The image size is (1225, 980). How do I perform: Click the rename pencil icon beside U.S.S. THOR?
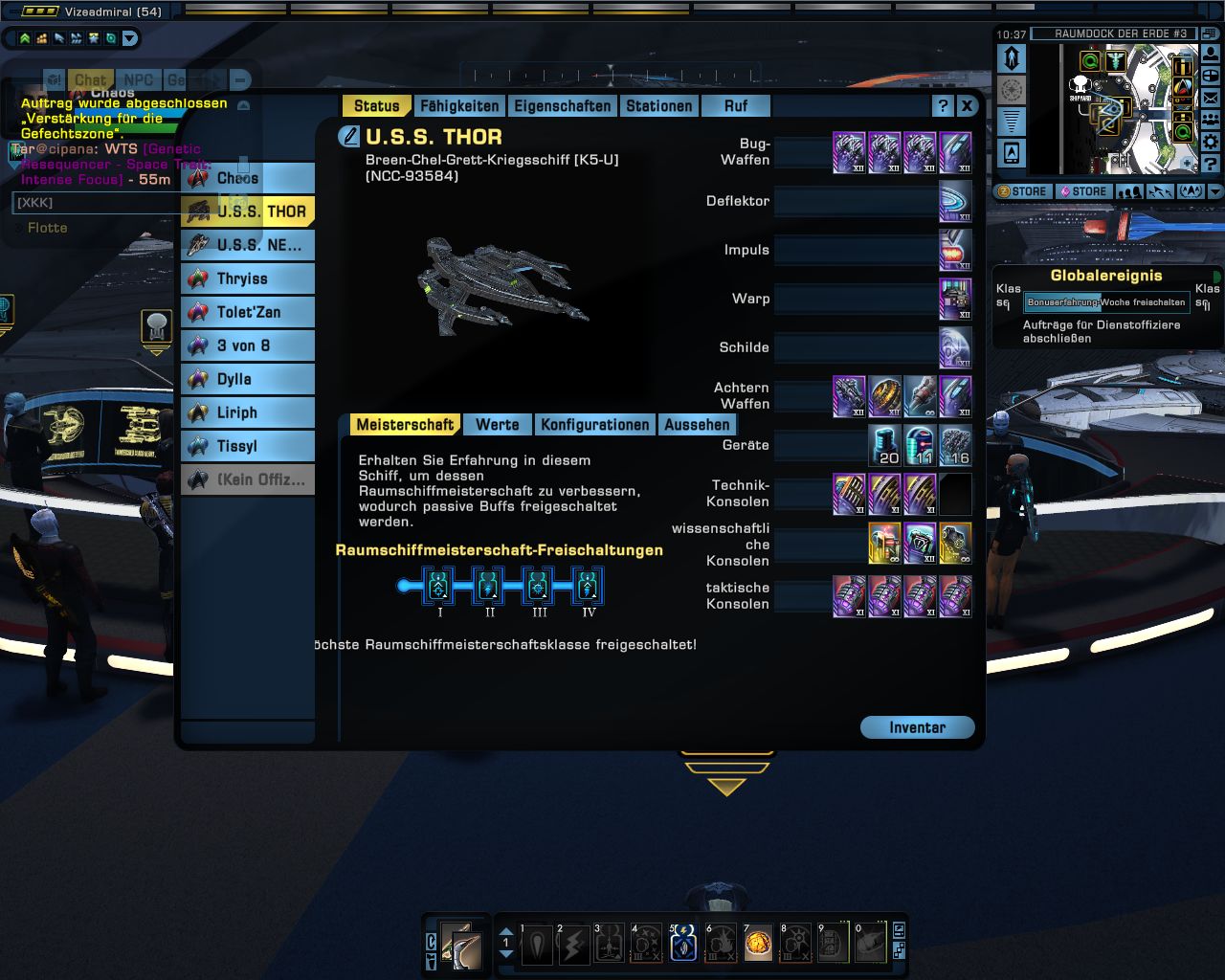tap(349, 137)
